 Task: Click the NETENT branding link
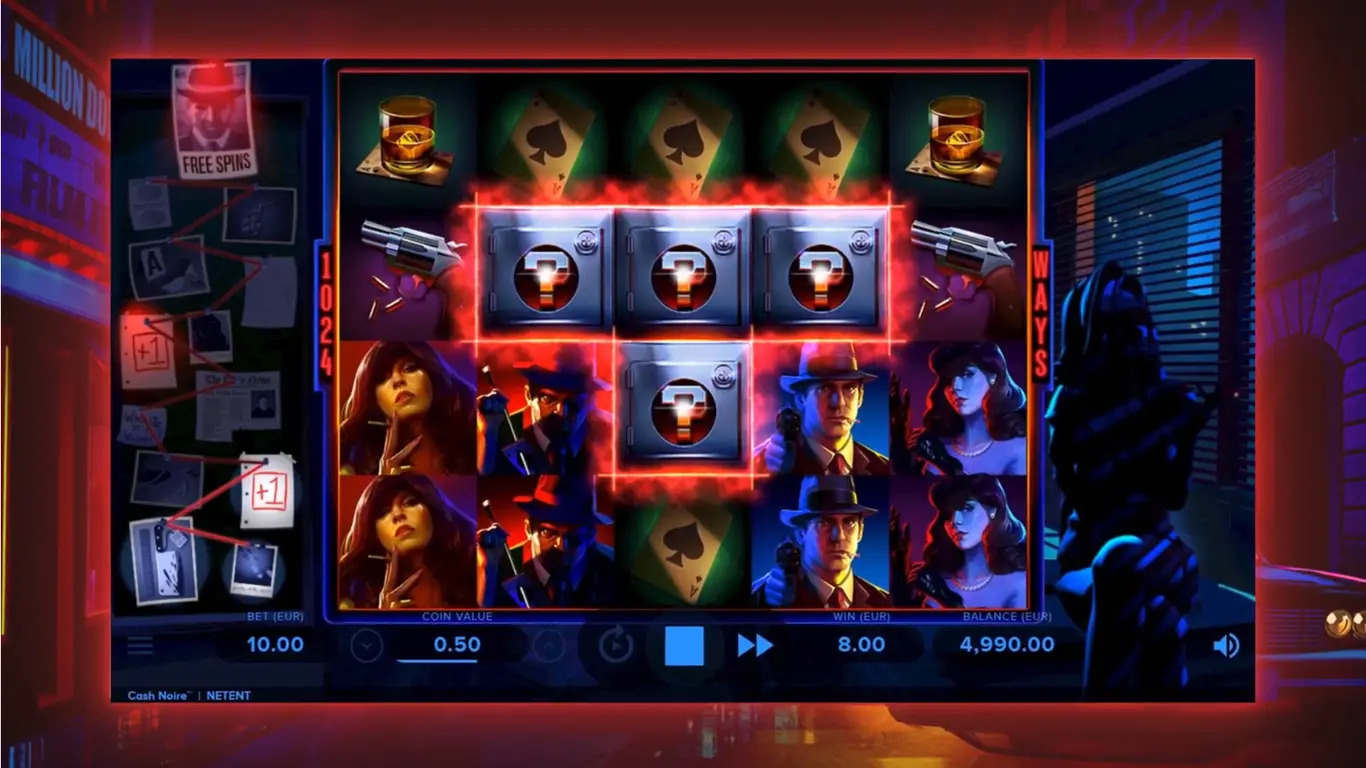pos(229,695)
